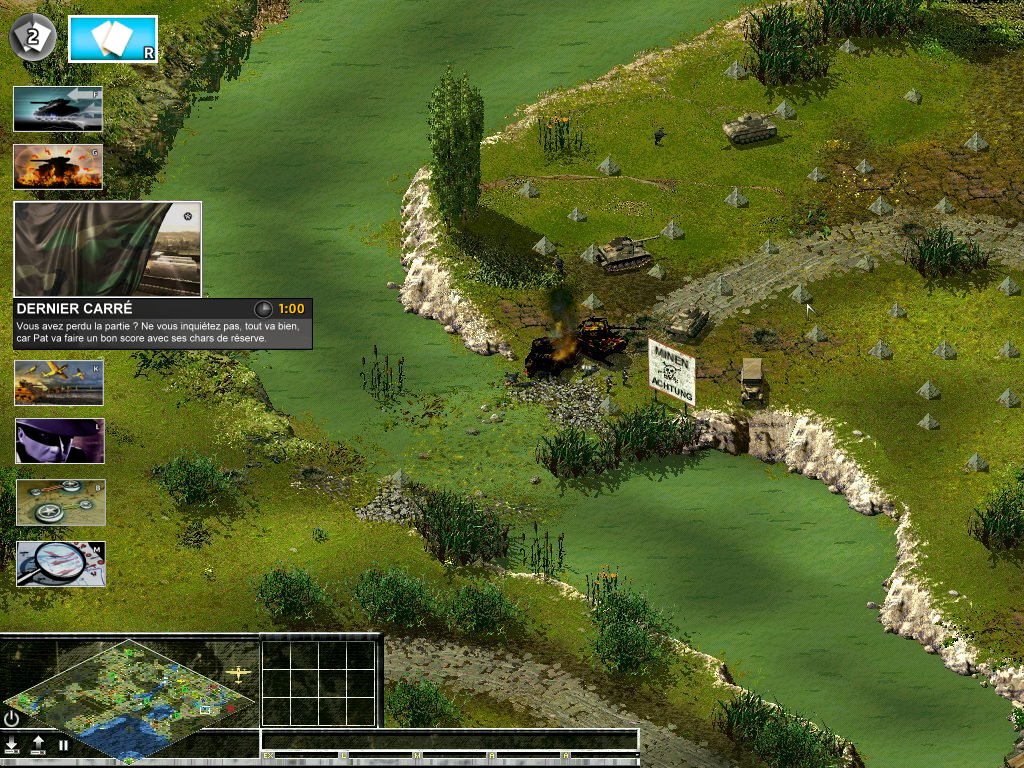
Task: Activate the burning tank explosion card
Action: tap(58, 167)
